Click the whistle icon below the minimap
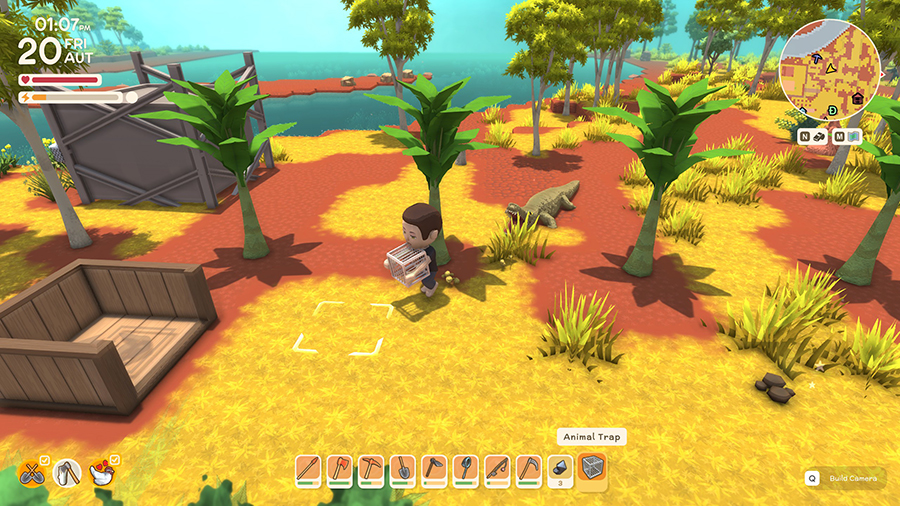Screen dimensions: 900x506 pyautogui.click(x=817, y=136)
